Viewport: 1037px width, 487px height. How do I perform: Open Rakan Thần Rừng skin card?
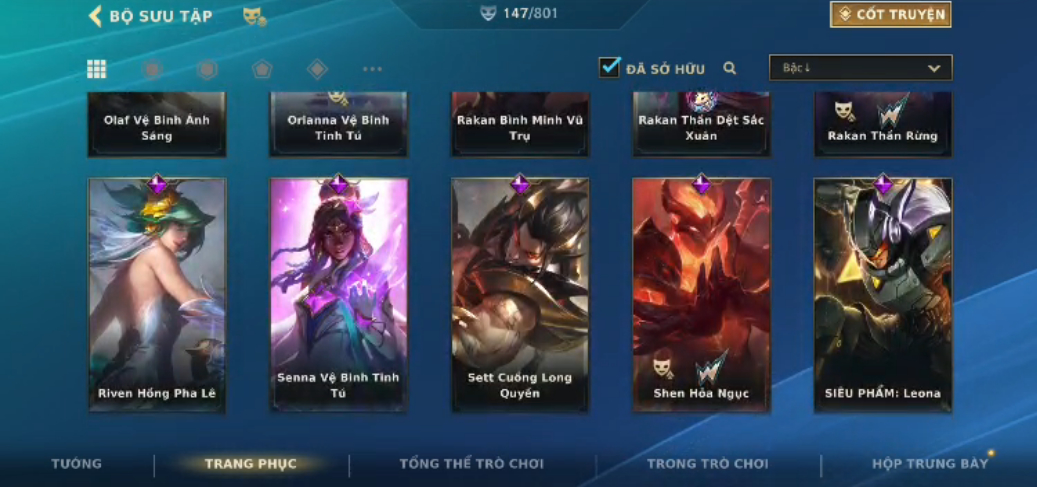point(883,125)
